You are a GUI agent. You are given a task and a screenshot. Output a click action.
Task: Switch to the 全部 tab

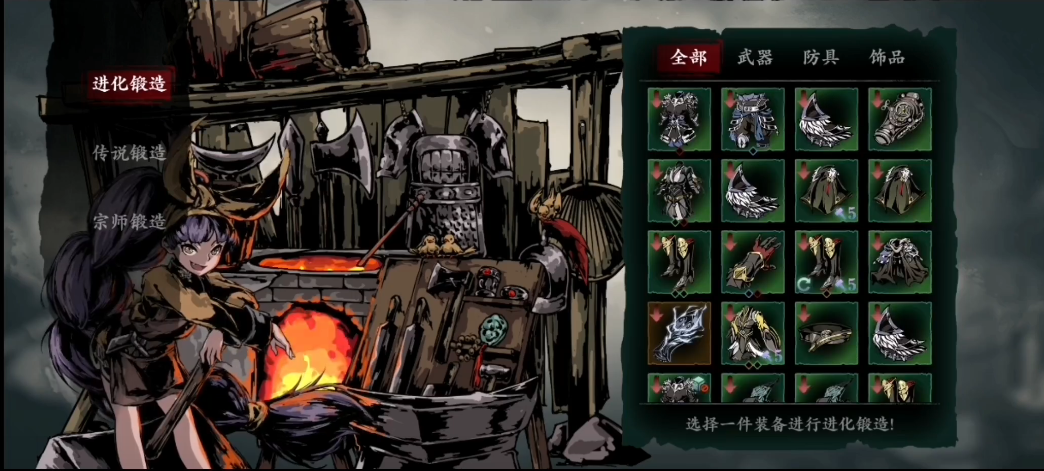[x=689, y=57]
